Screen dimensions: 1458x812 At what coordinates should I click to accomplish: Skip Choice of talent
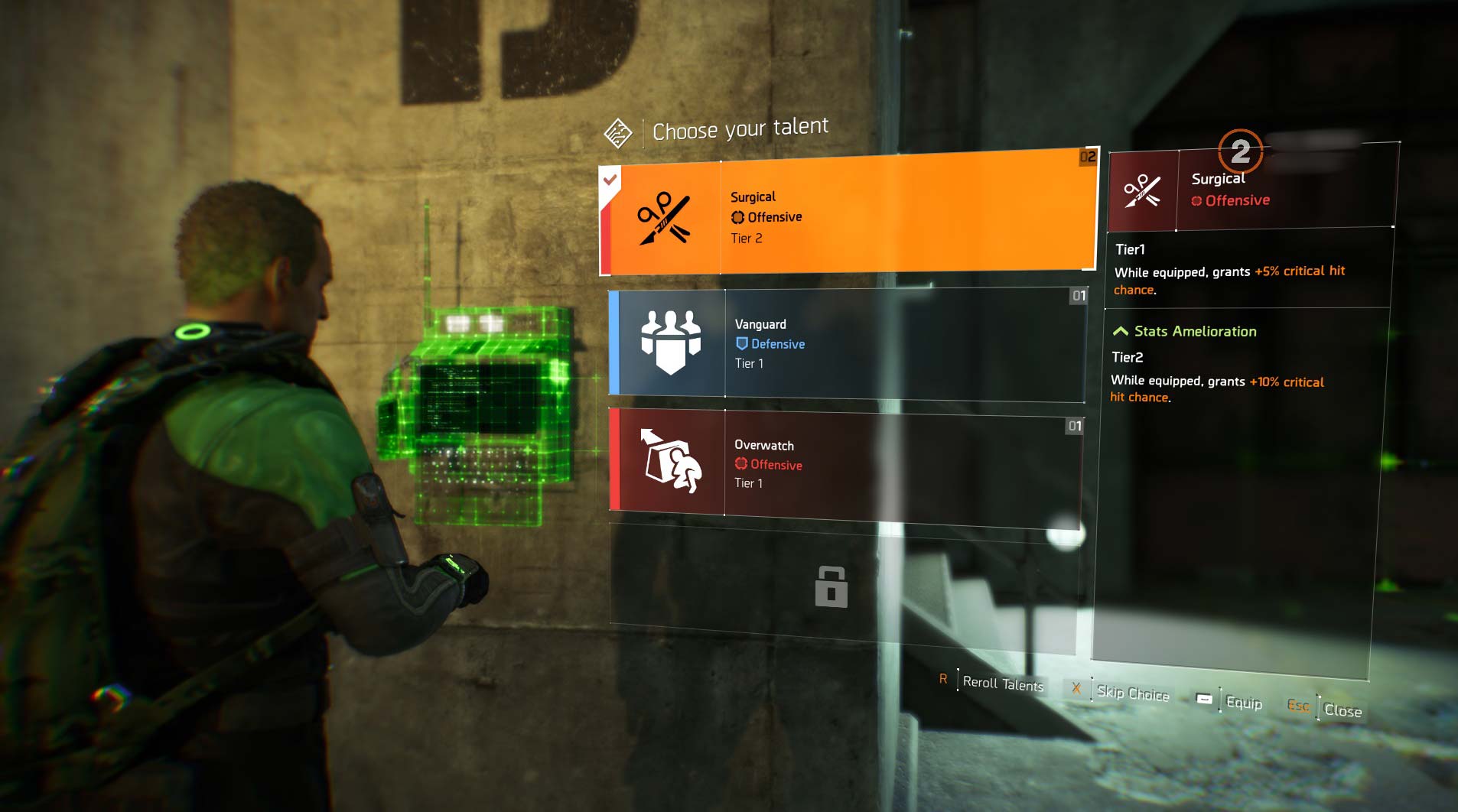click(1132, 693)
